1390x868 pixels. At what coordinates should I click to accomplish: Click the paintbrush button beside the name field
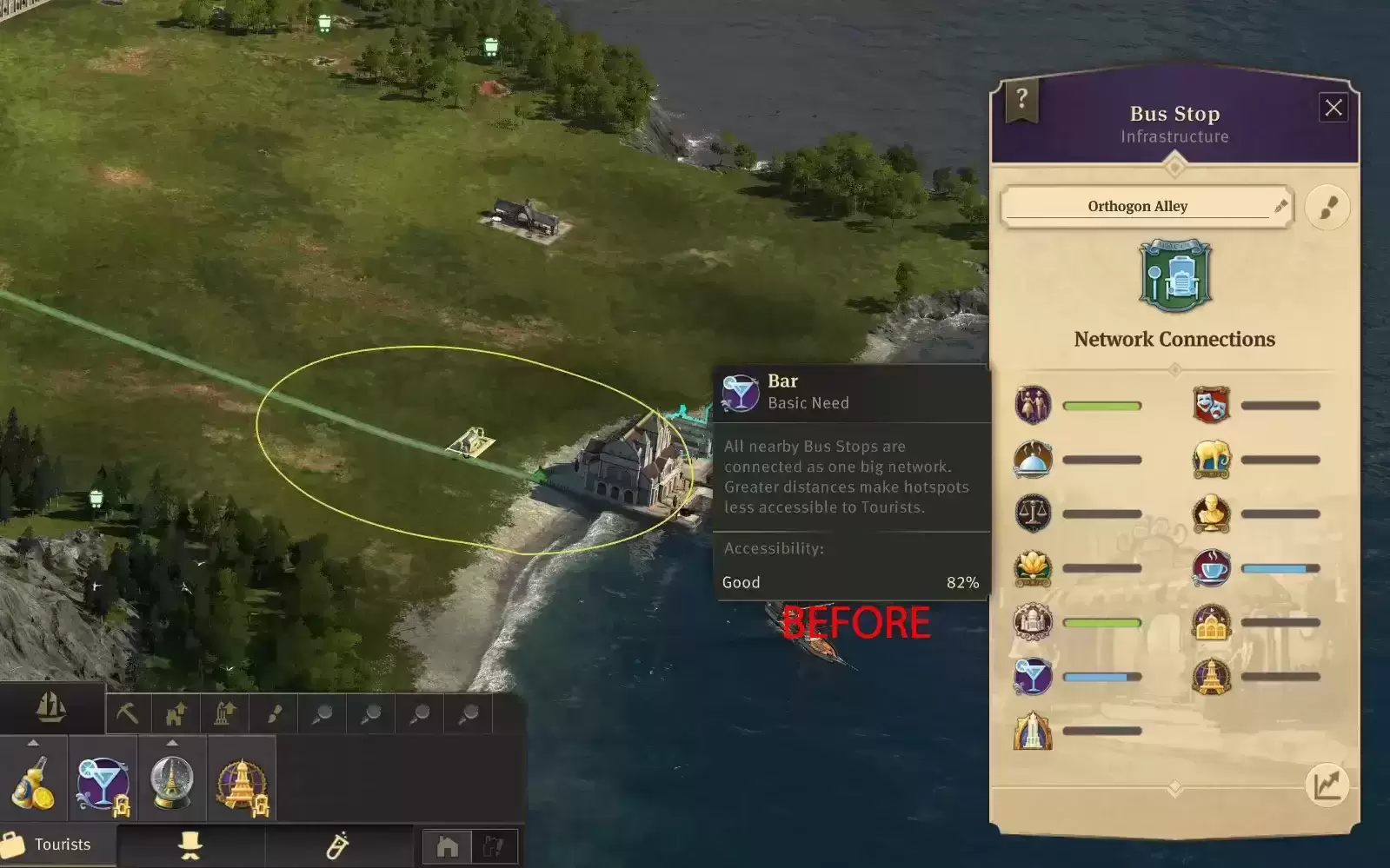(1327, 208)
